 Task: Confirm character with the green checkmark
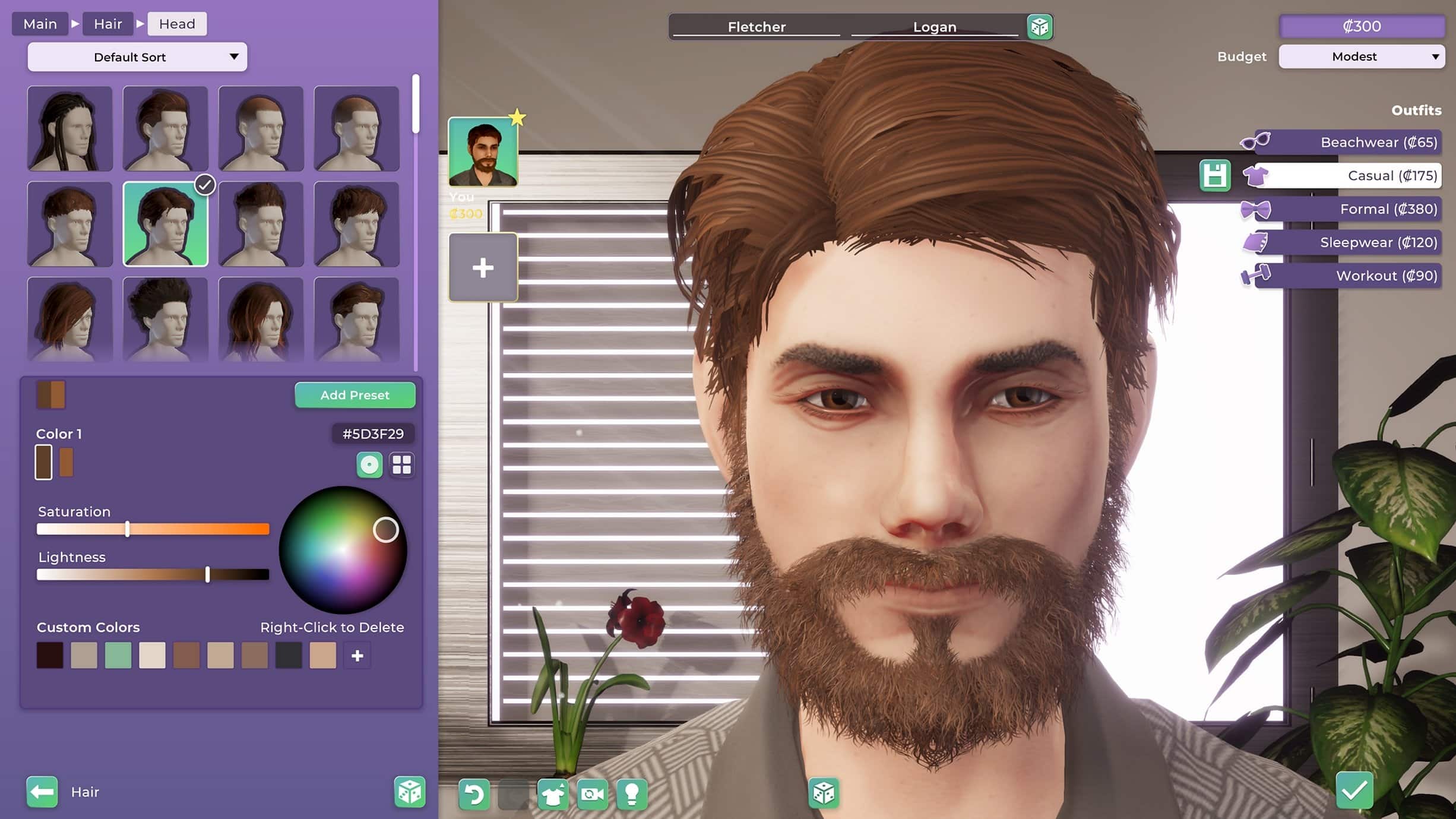1354,790
